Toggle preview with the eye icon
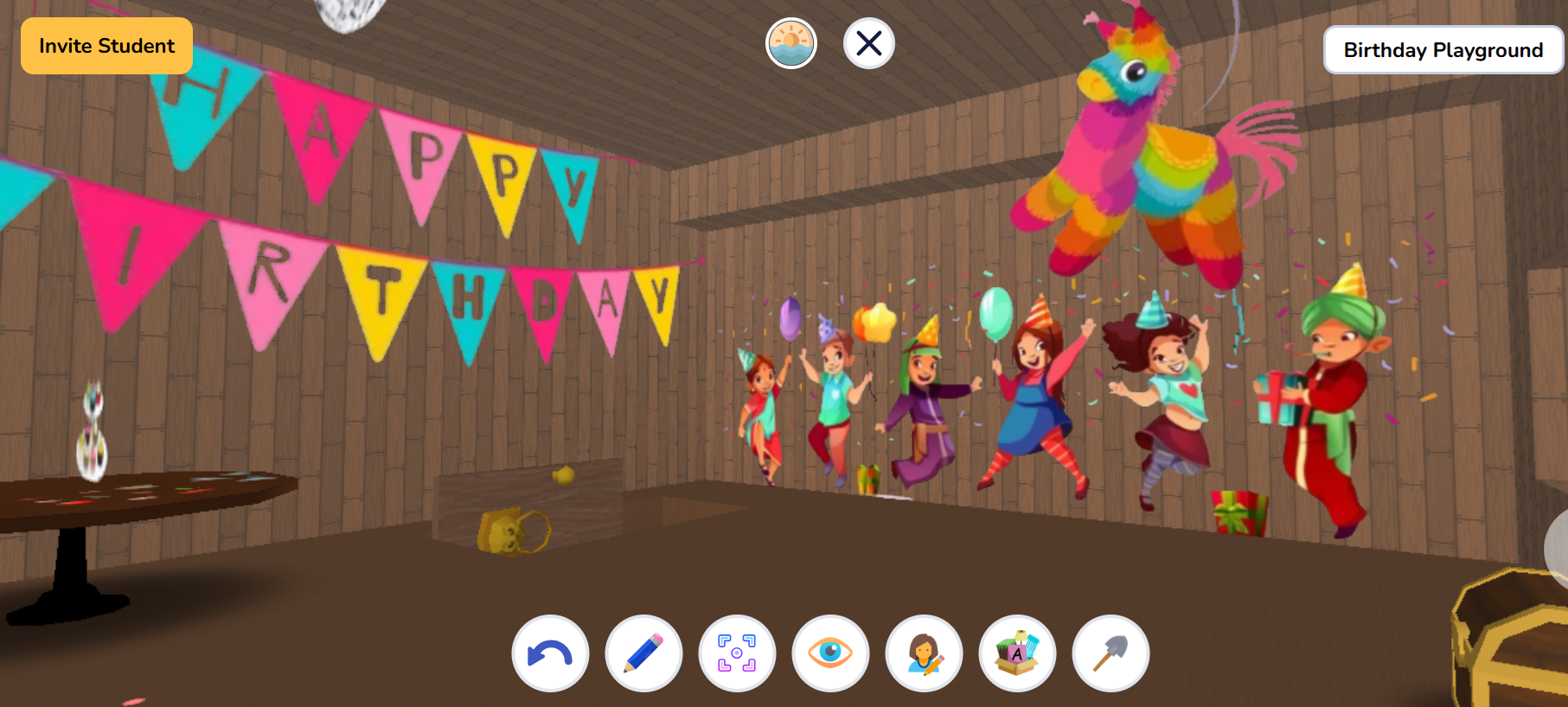This screenshot has height=707, width=1568. 829,654
